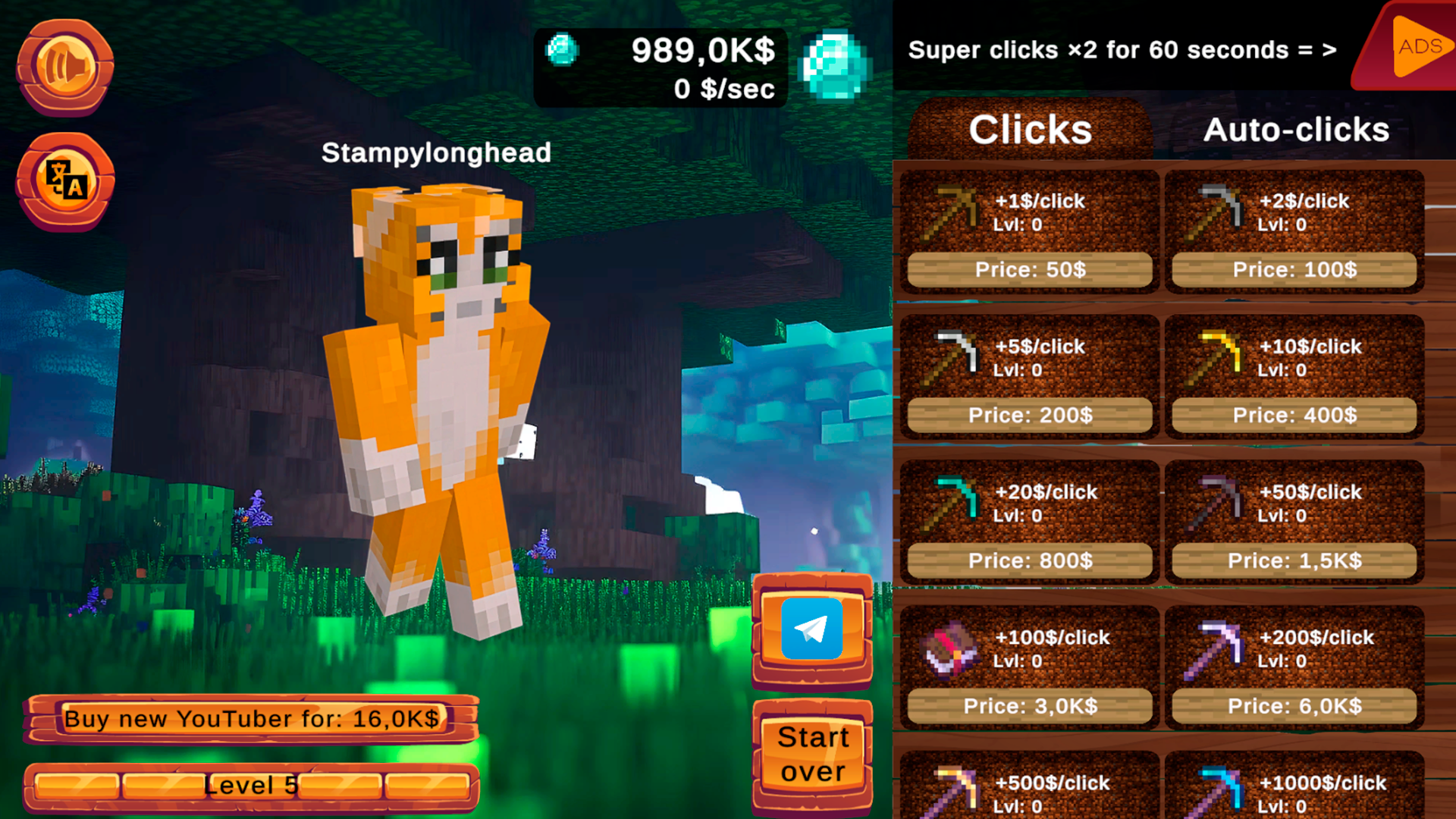This screenshot has height=819, width=1456.
Task: Click the Level 5 progress bar
Action: coord(253,785)
